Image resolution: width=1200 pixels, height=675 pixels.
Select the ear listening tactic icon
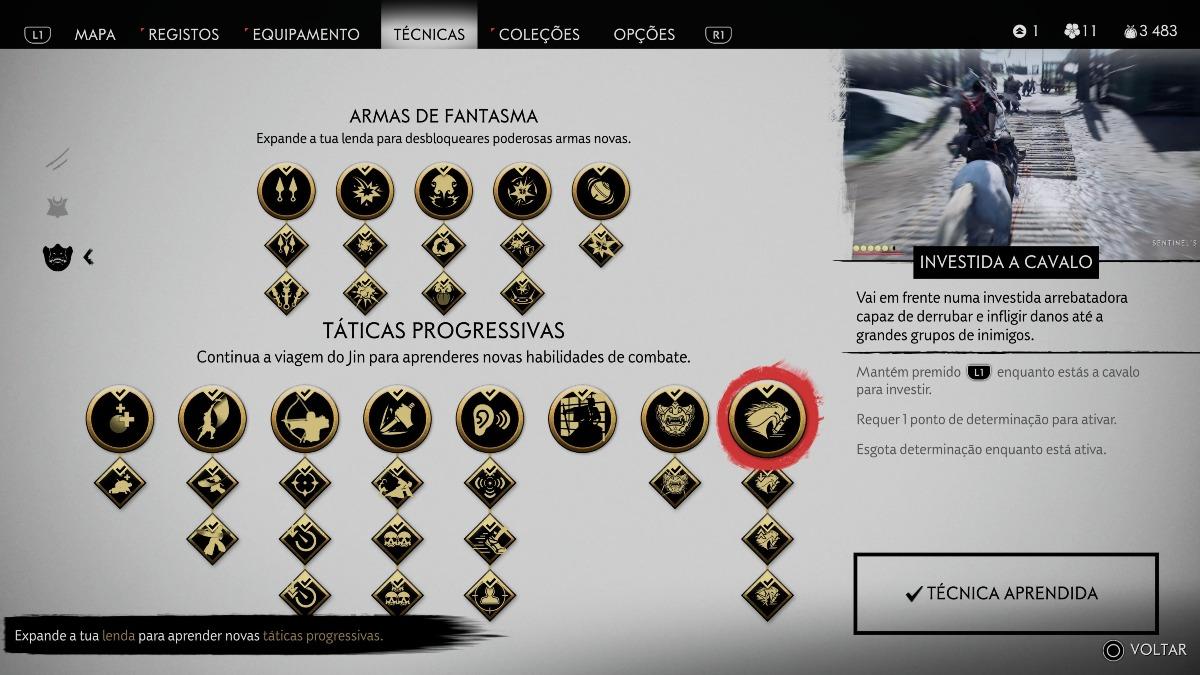coord(490,418)
